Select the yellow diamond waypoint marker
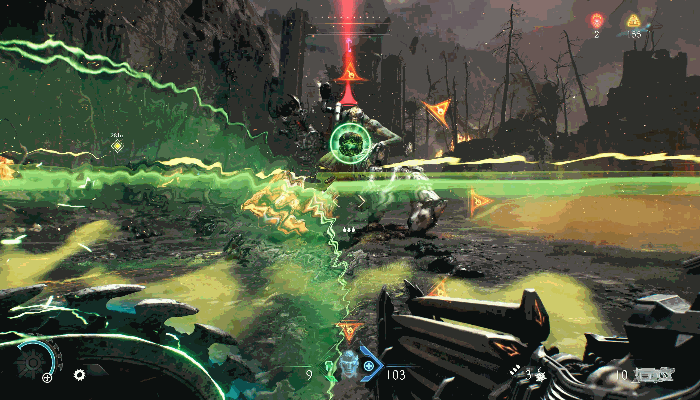 pyautogui.click(x=118, y=146)
